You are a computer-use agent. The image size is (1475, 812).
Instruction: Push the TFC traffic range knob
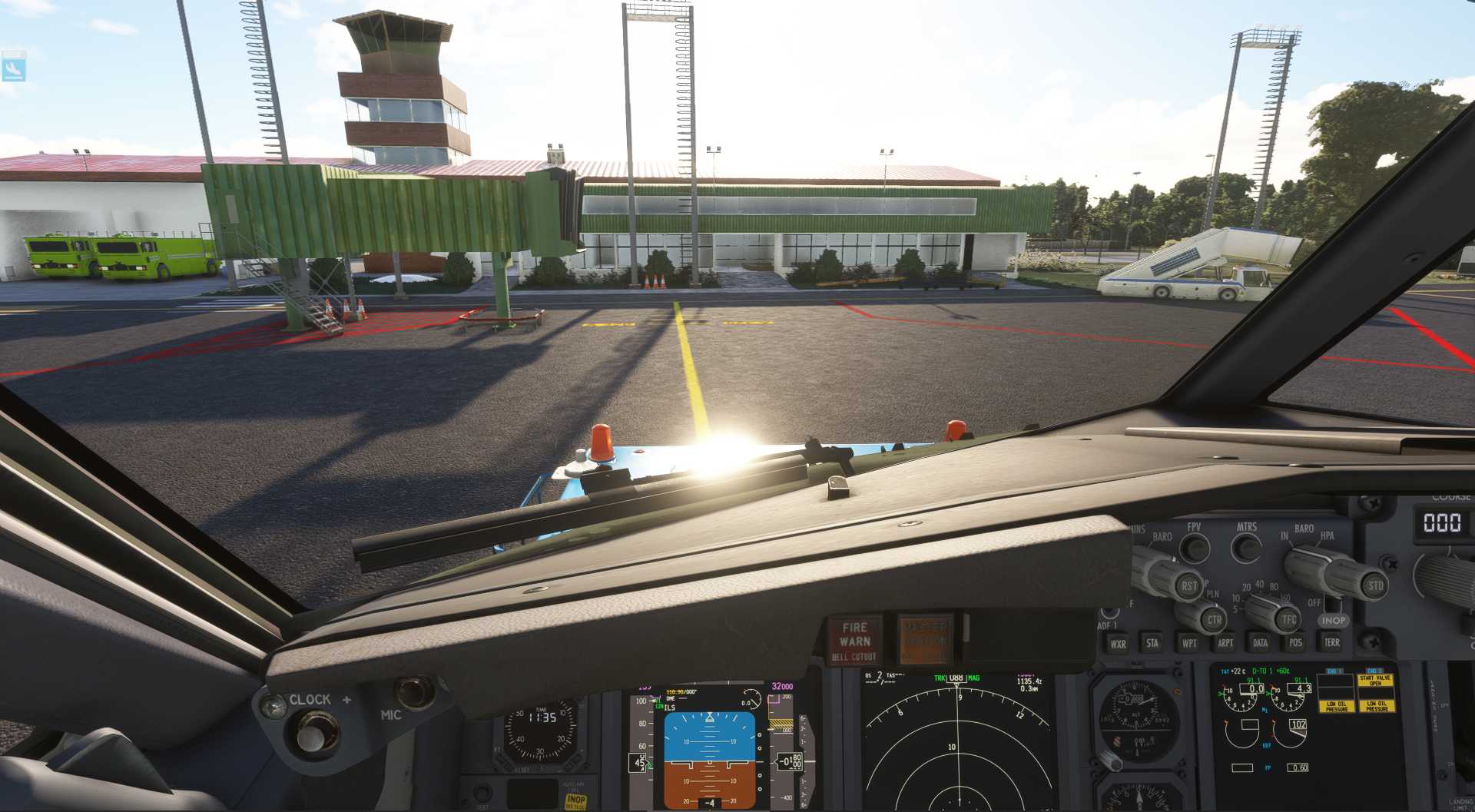click(1288, 619)
